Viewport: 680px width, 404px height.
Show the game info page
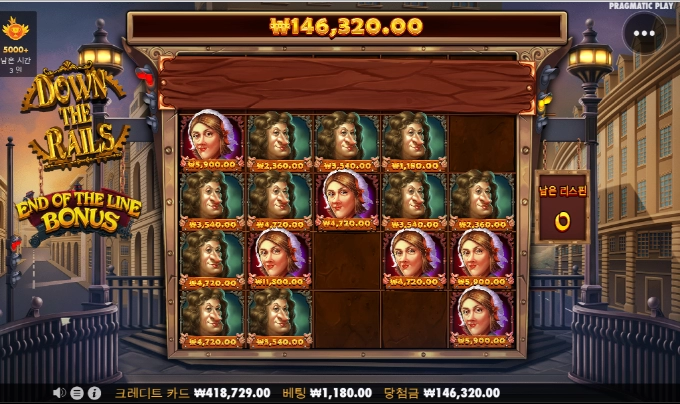coord(94,393)
